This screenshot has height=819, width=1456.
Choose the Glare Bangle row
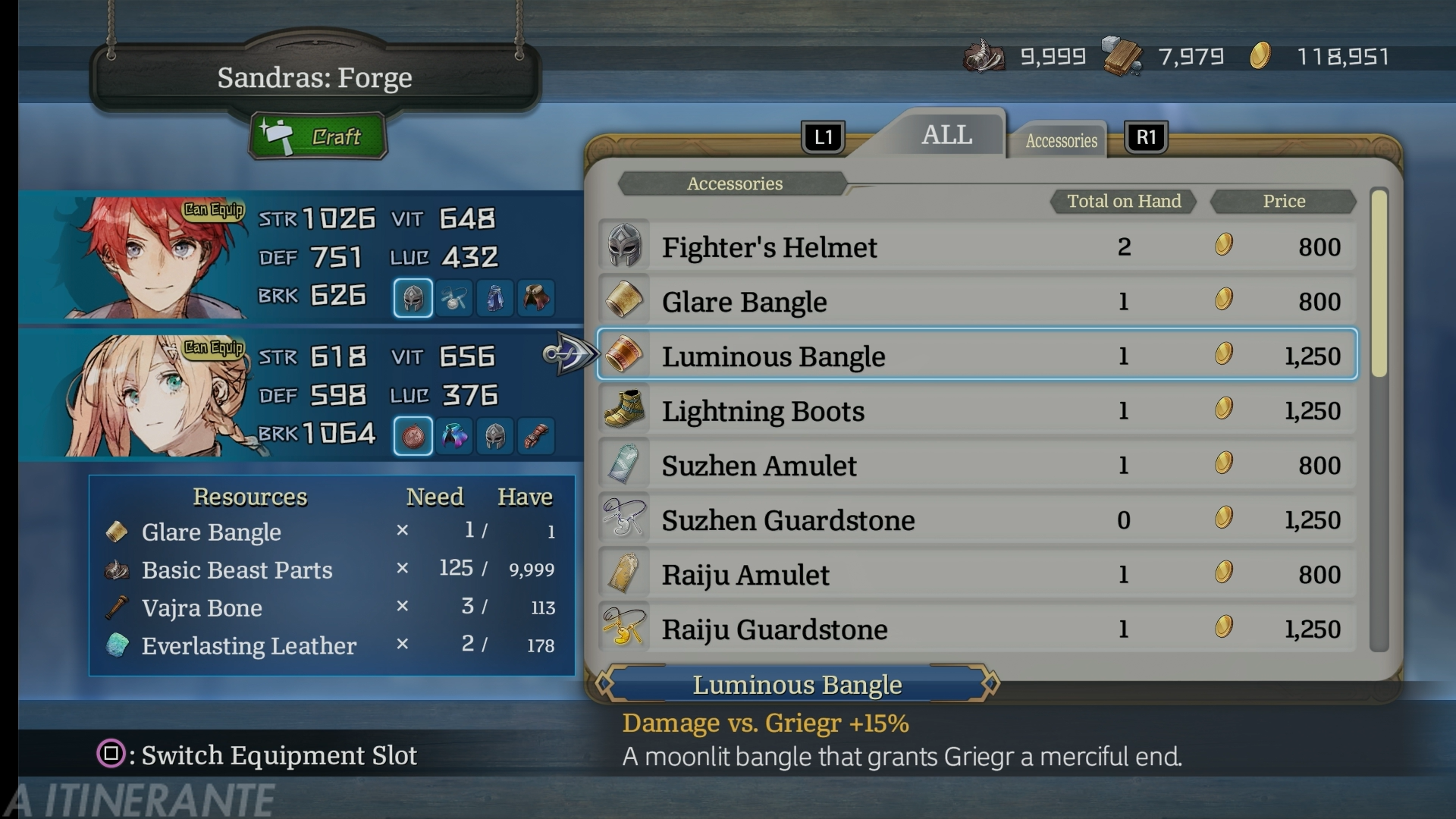pos(977,302)
